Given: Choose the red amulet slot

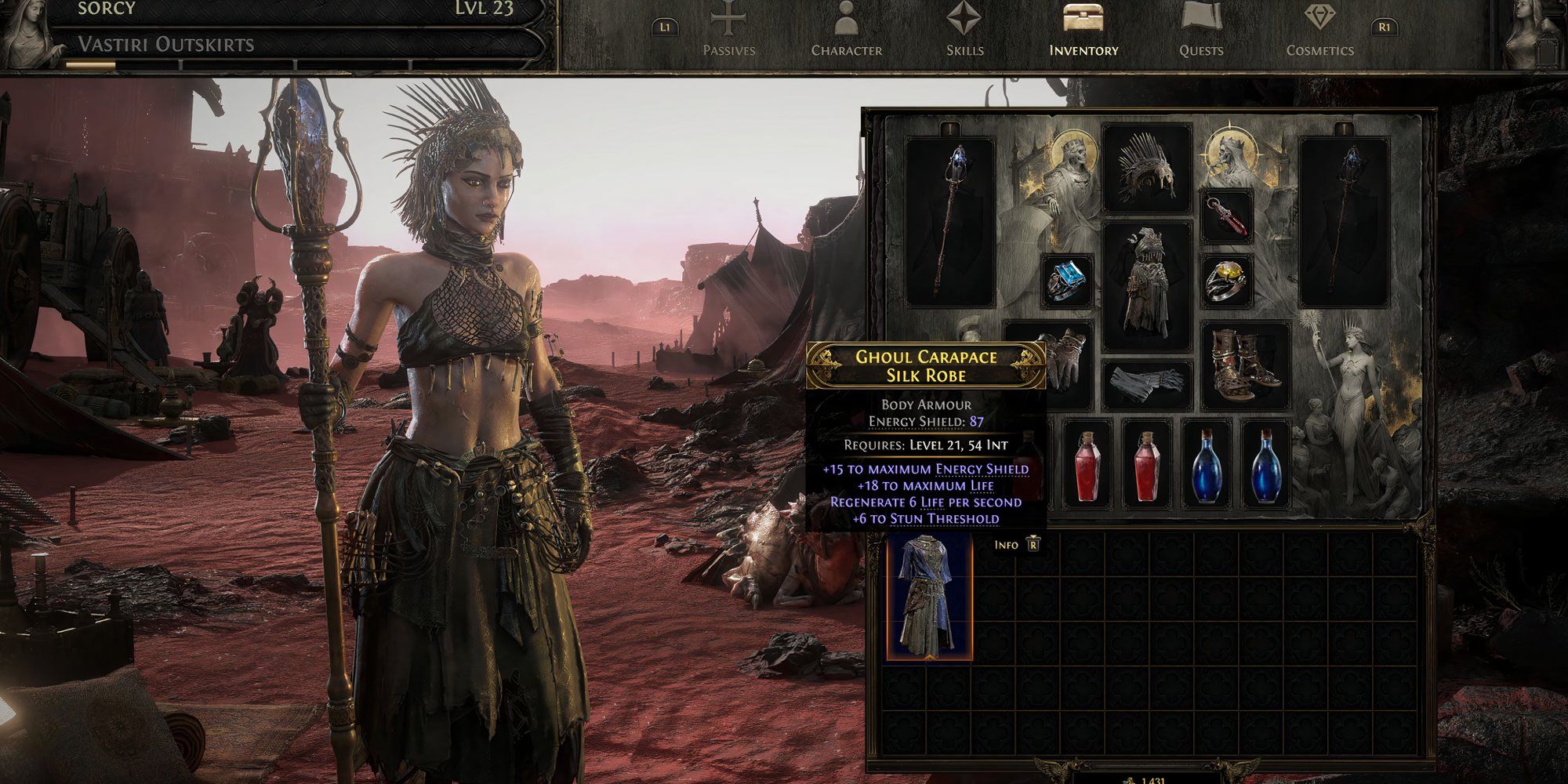Looking at the screenshot, I should coord(1227,217).
